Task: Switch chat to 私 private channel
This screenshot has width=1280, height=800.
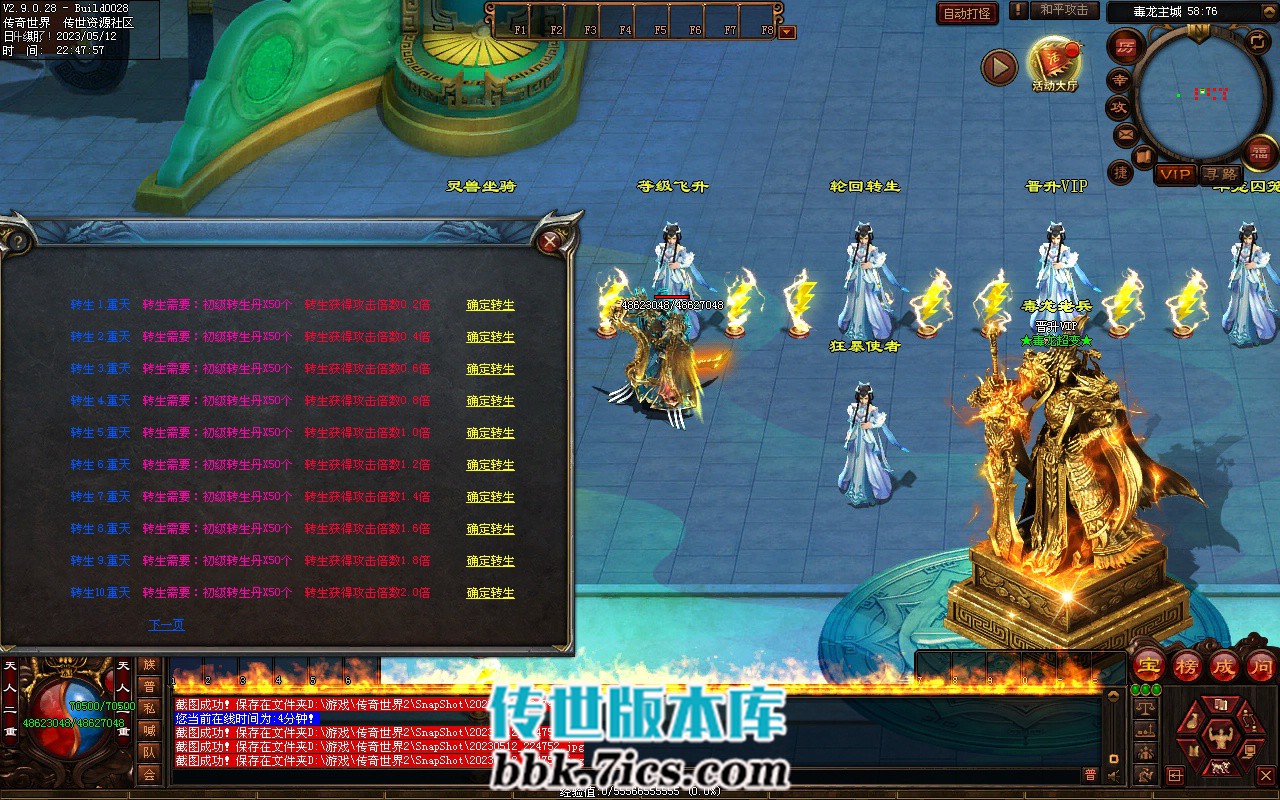Action: [149, 708]
